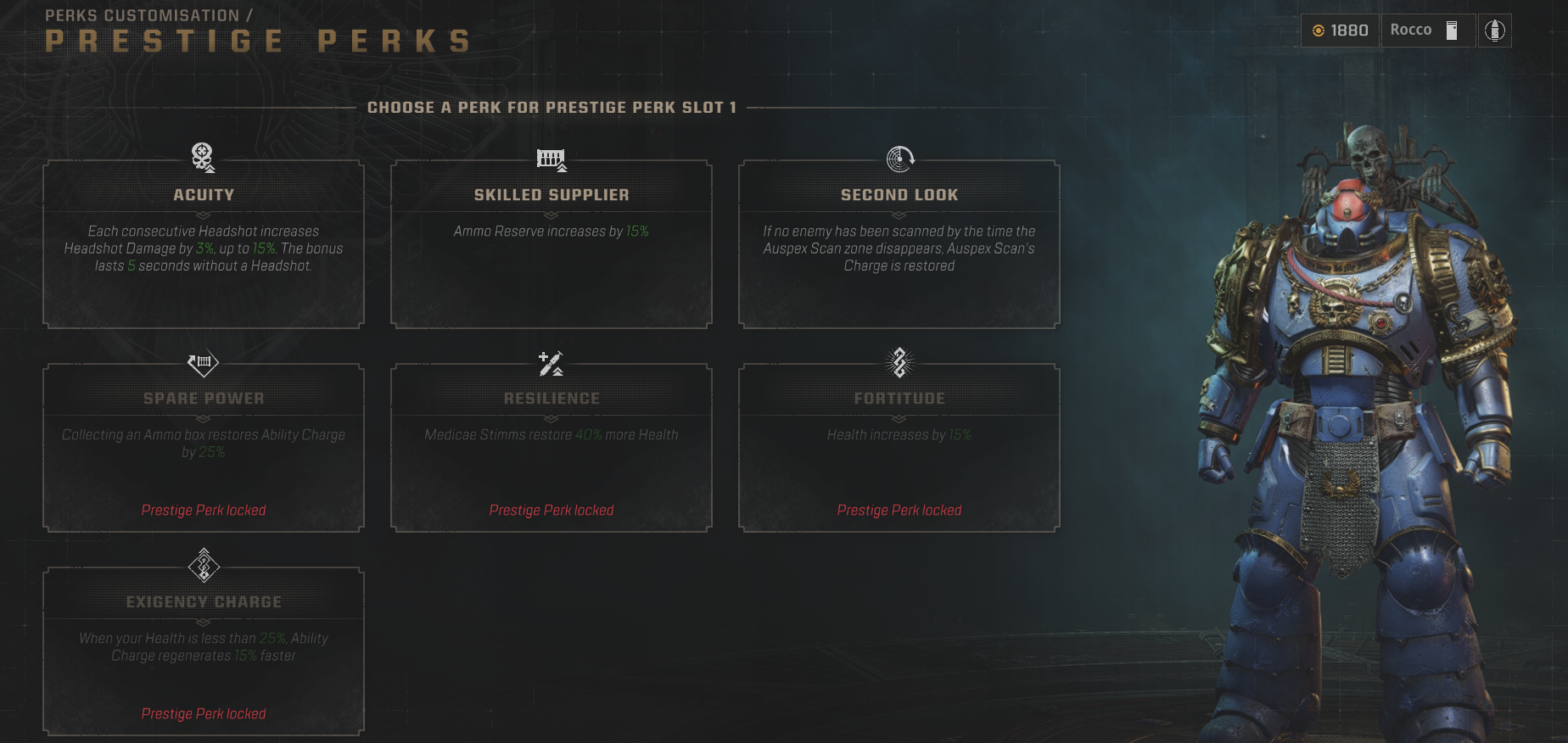
Task: Pick the Second Look perk
Action: [899, 244]
